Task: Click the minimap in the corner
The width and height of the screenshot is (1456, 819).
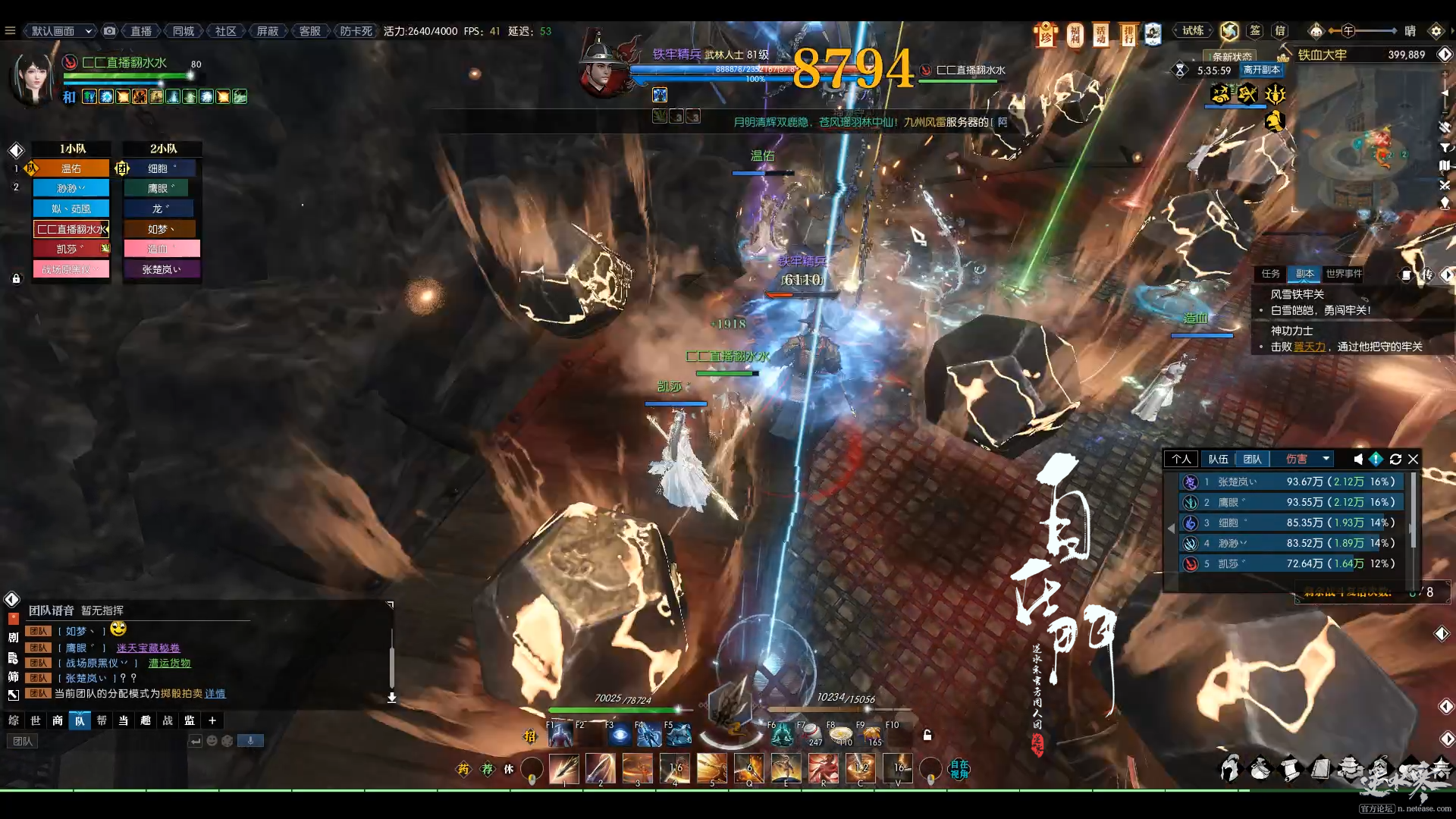Action: 1371,152
